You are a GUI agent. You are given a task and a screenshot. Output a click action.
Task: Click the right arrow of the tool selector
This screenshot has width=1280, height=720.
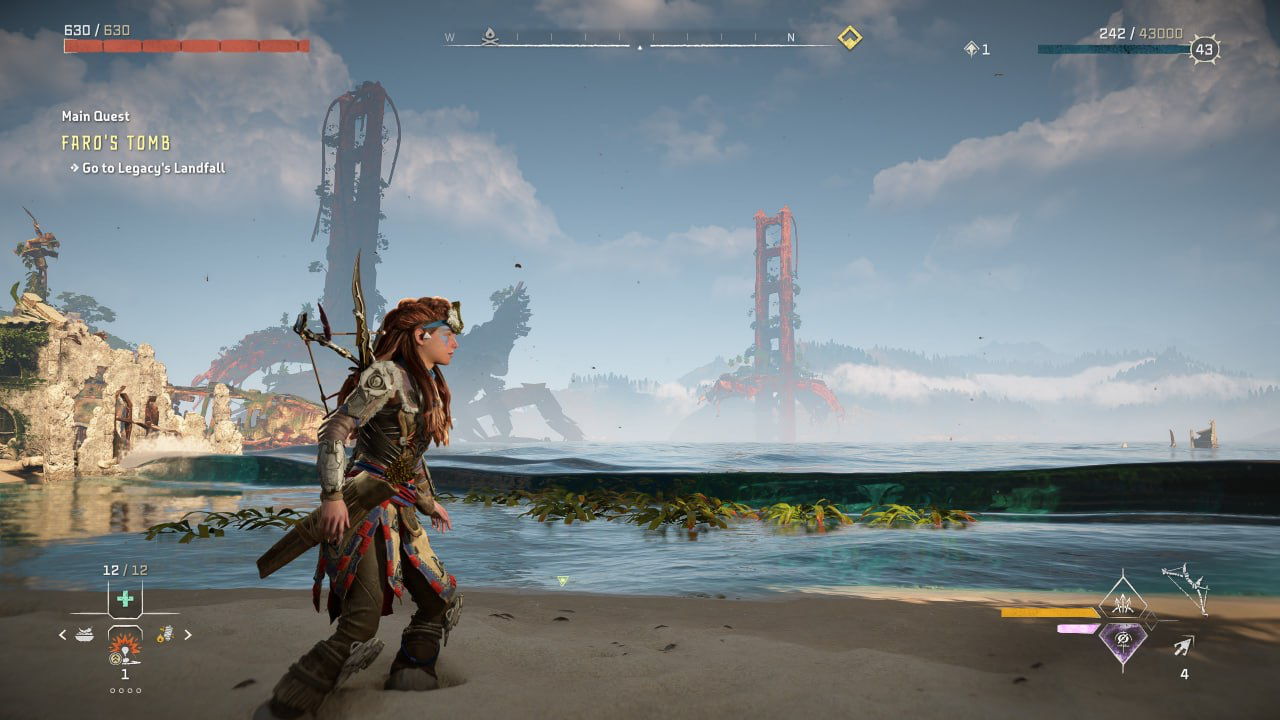pyautogui.click(x=187, y=634)
